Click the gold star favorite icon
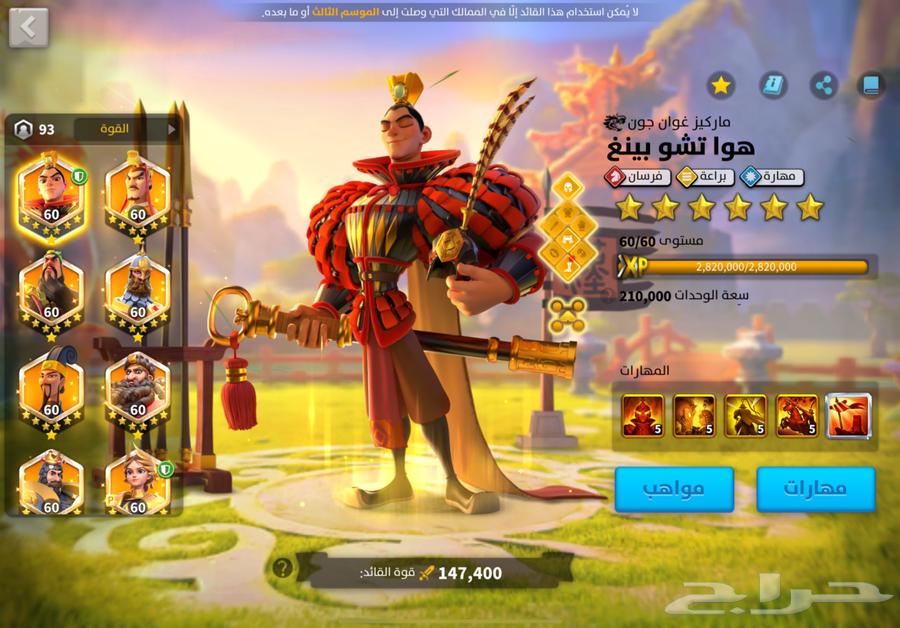This screenshot has width=900, height=628. point(720,84)
